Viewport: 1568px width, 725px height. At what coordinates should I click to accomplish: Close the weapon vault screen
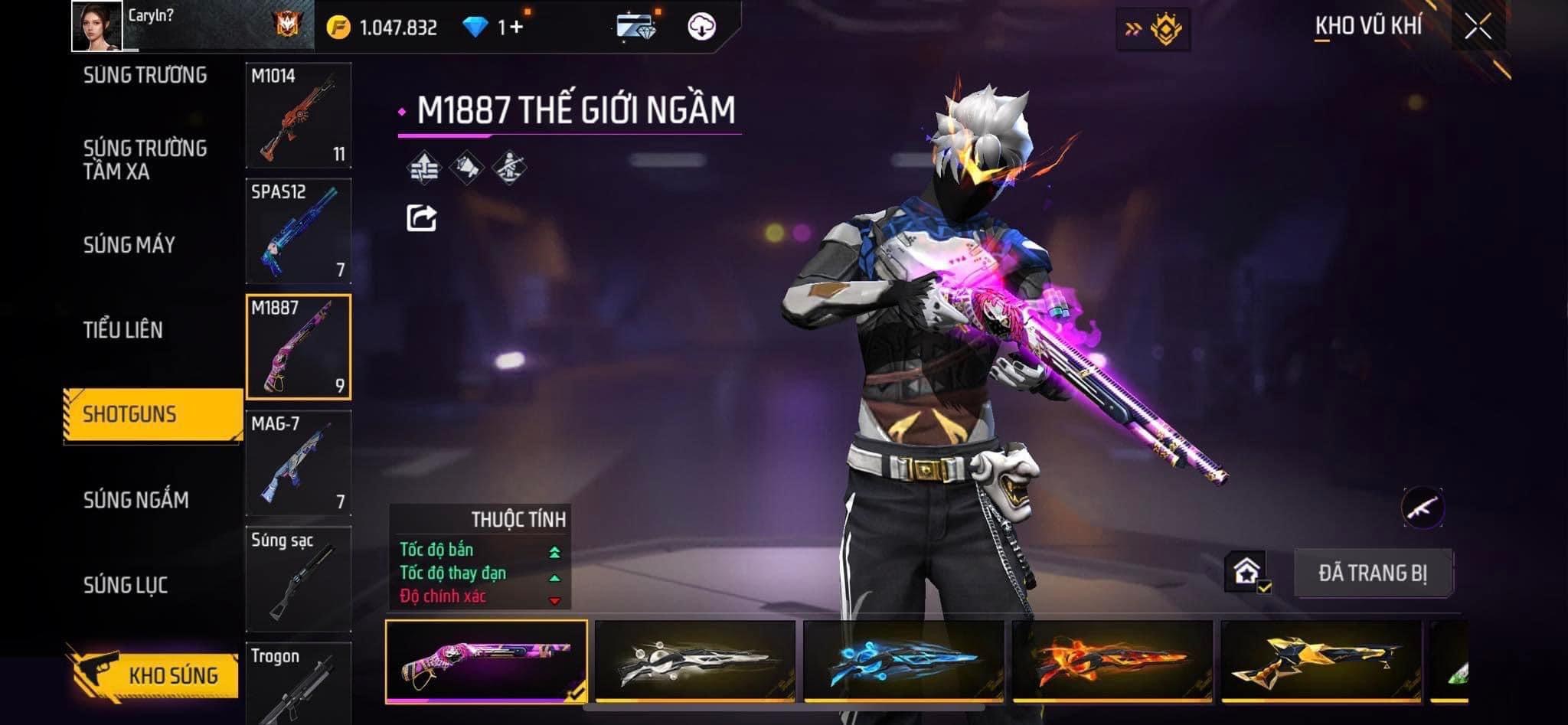click(1478, 27)
